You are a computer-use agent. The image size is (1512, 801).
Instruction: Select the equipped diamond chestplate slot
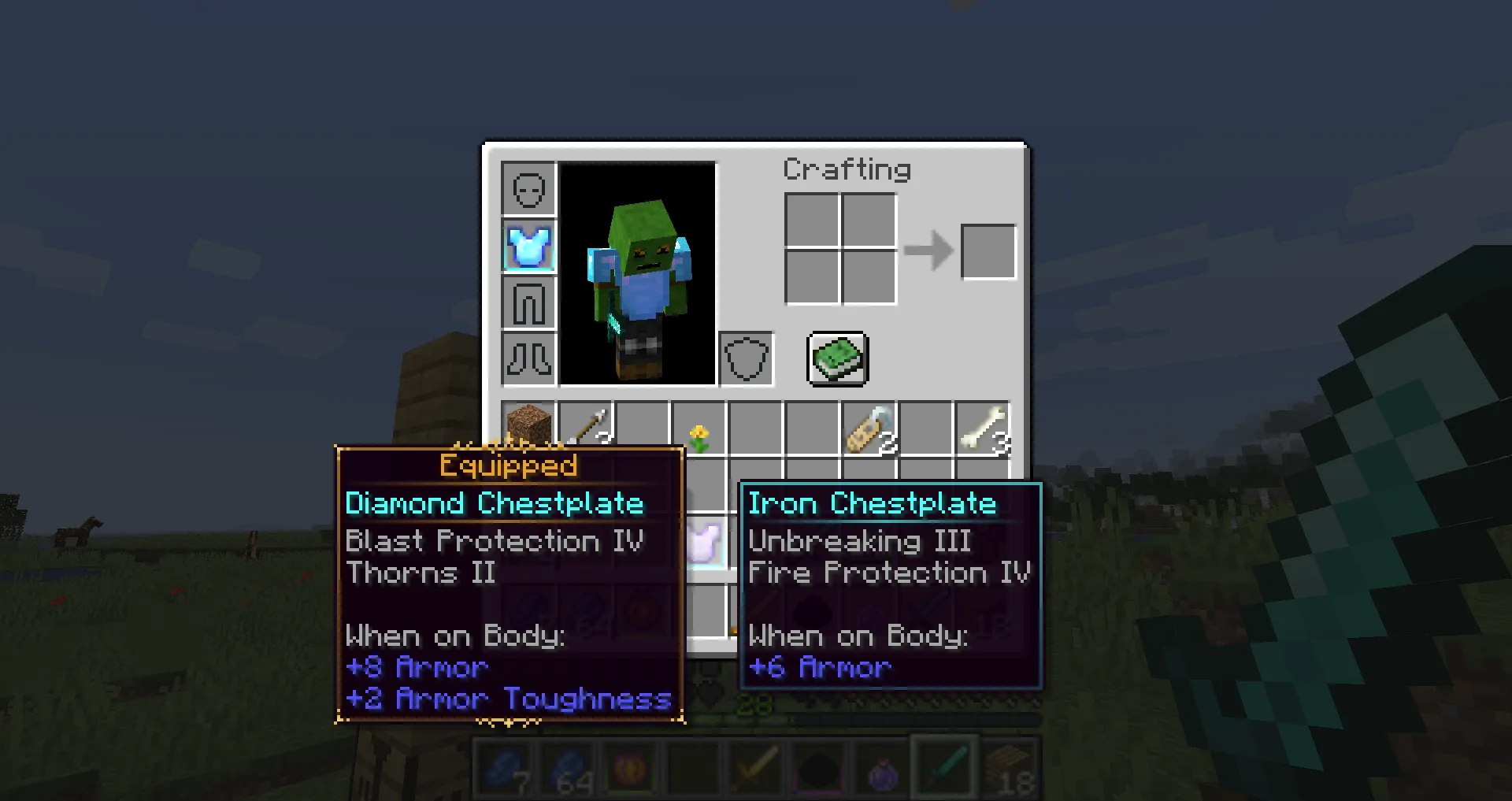pos(529,247)
